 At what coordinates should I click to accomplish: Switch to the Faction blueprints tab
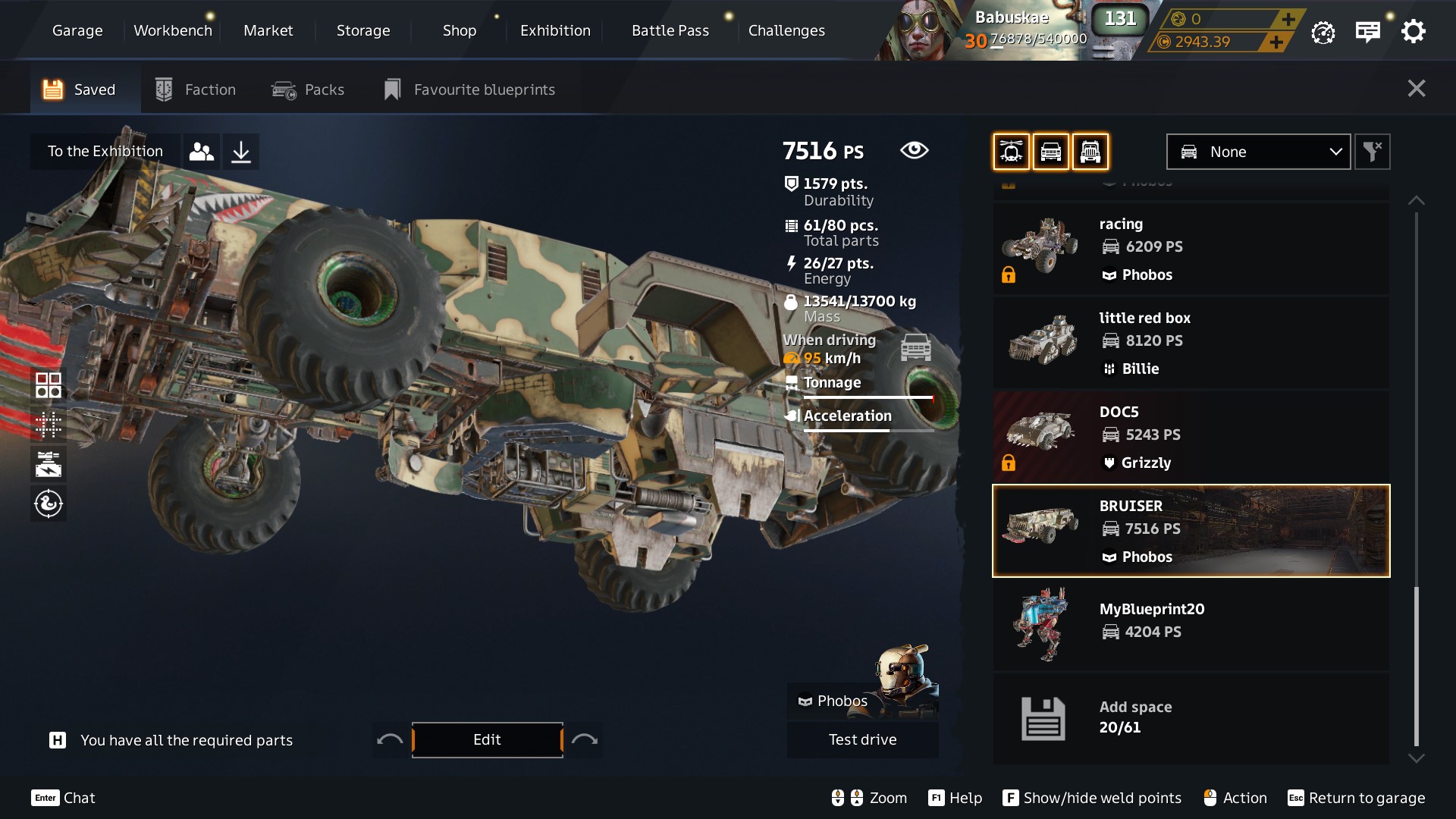tap(196, 89)
